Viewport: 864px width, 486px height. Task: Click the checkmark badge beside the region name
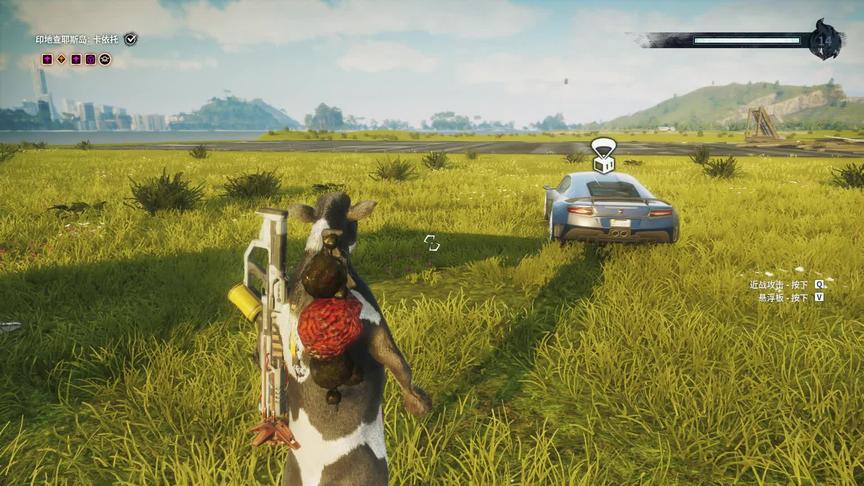click(x=131, y=39)
